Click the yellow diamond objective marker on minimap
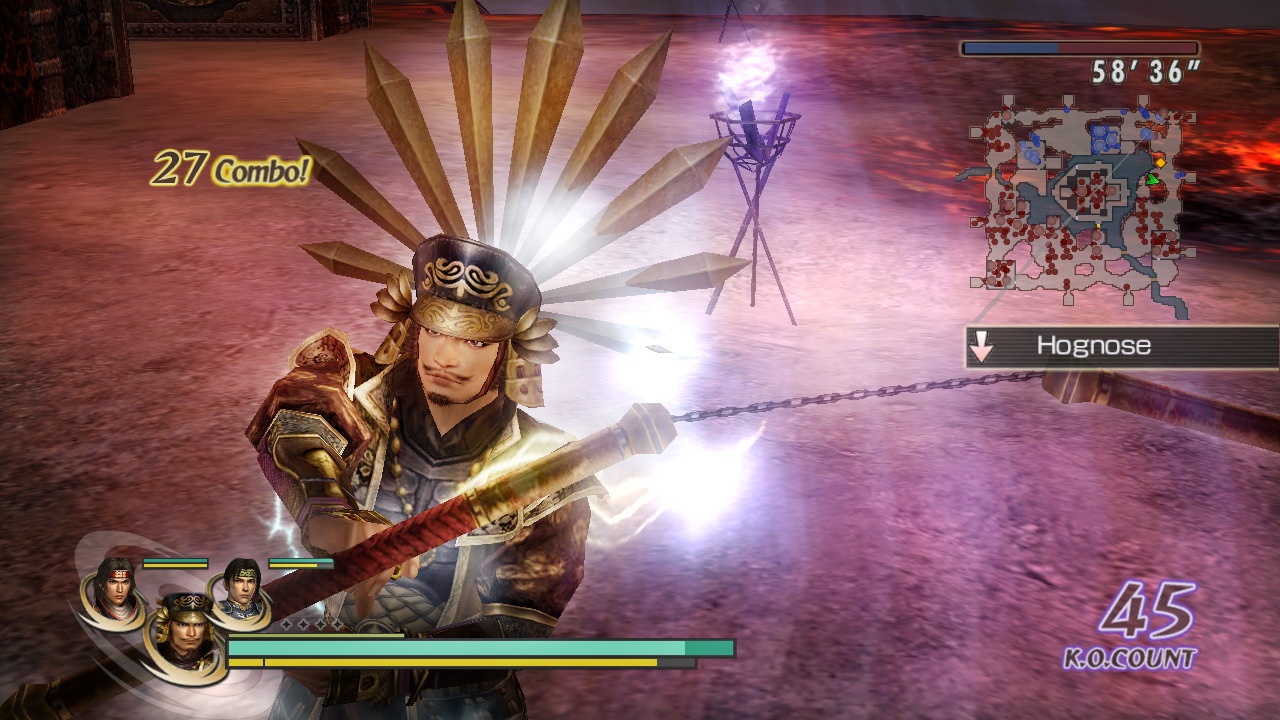 1161,163
